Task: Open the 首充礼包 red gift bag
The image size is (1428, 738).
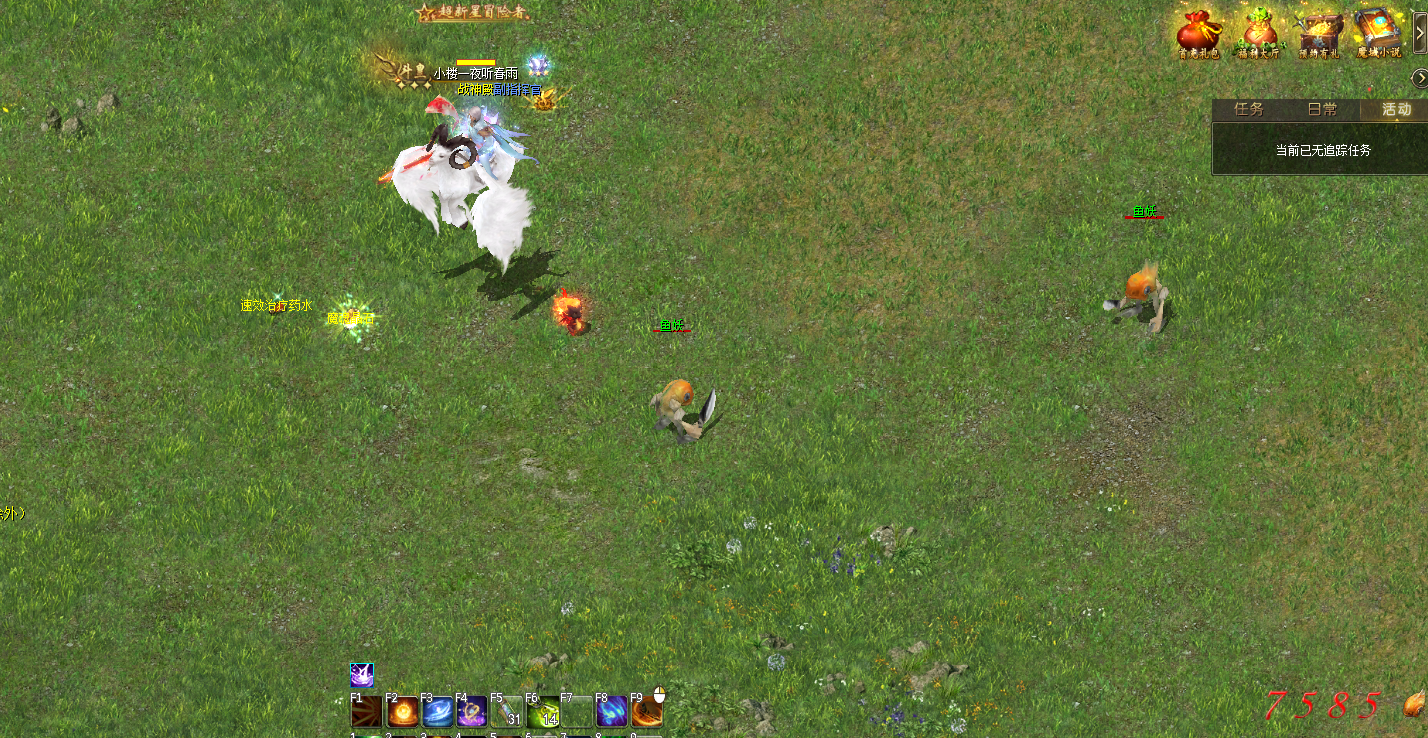Action: (x=1198, y=33)
